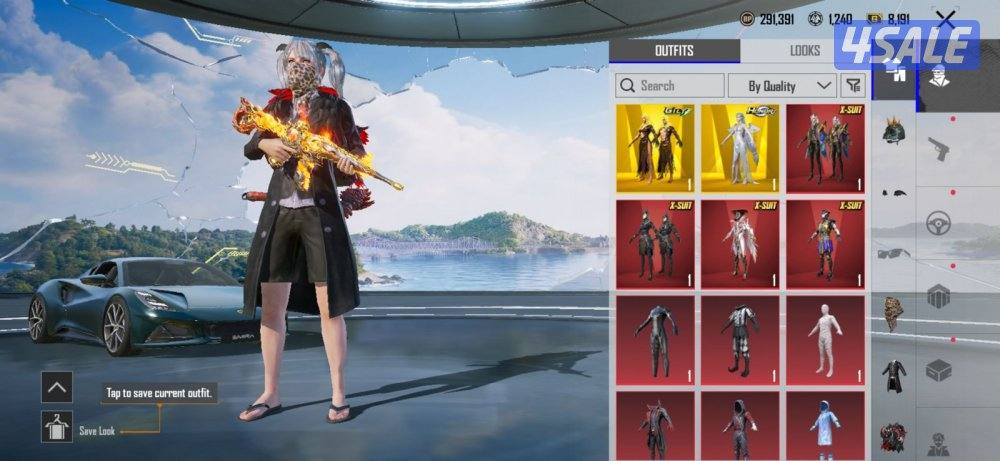
Task: Switch to the Outfits tab
Action: [x=673, y=51]
